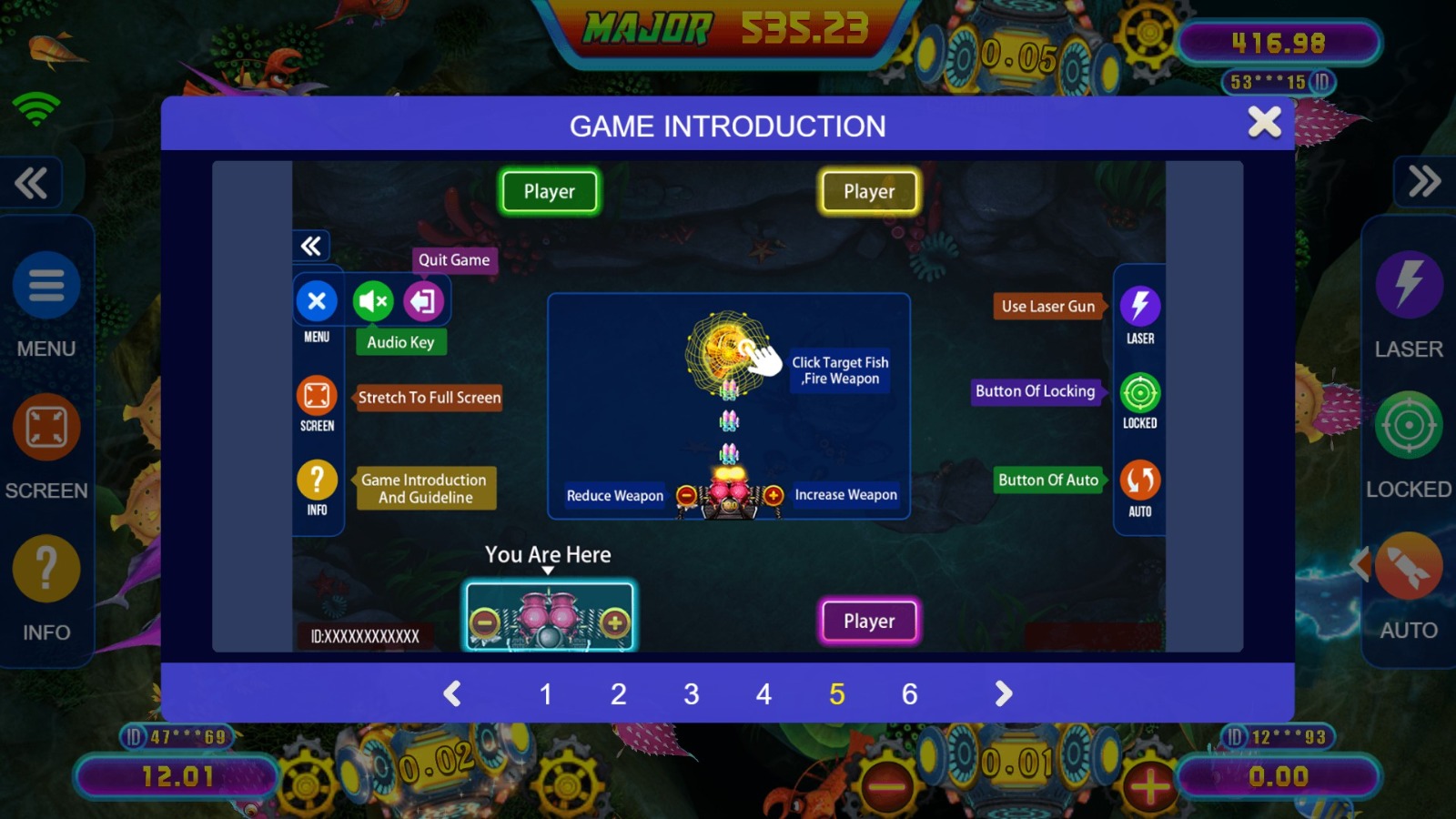The height and width of the screenshot is (819, 1456).
Task: Advance with the next page arrow
Action: point(1003,694)
